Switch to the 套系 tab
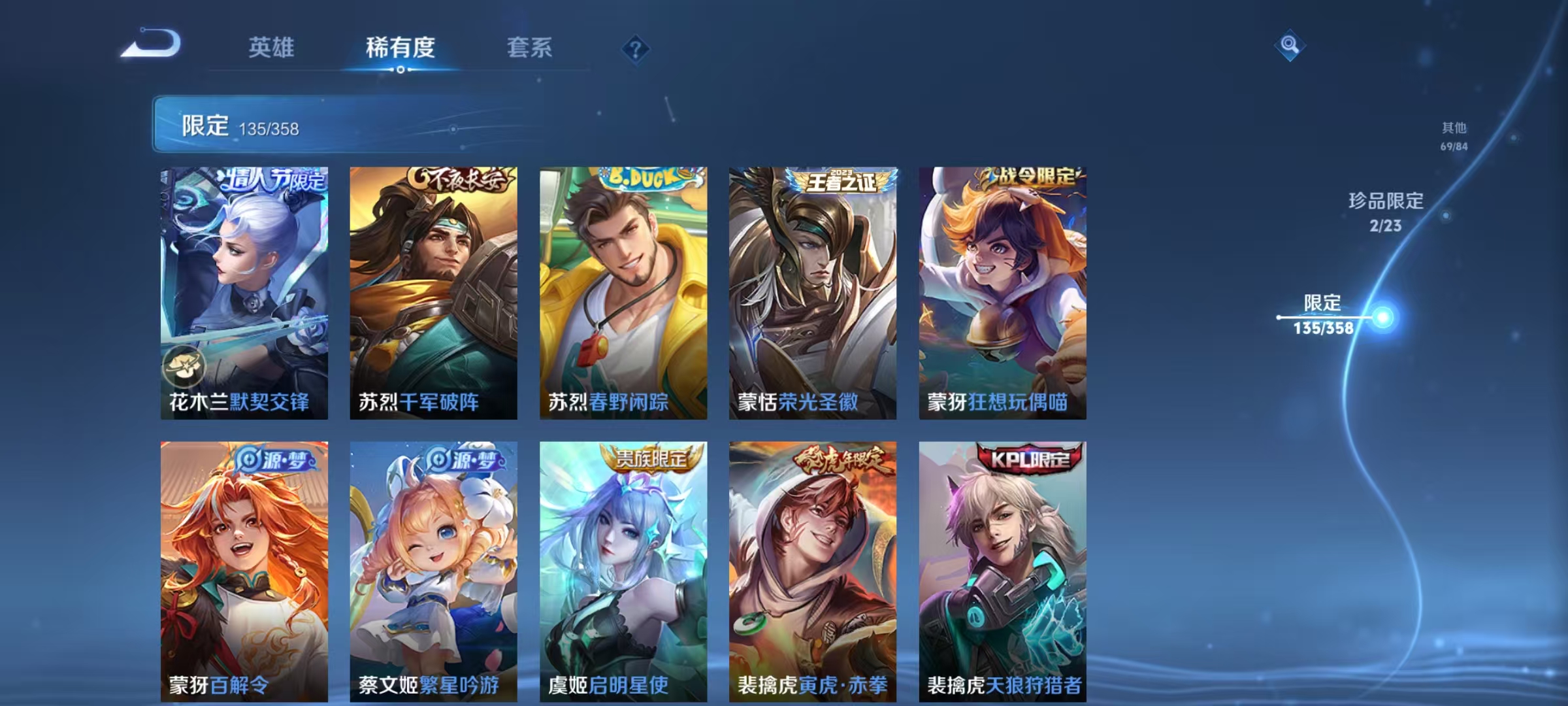Viewport: 1568px width, 706px height. coord(529,48)
